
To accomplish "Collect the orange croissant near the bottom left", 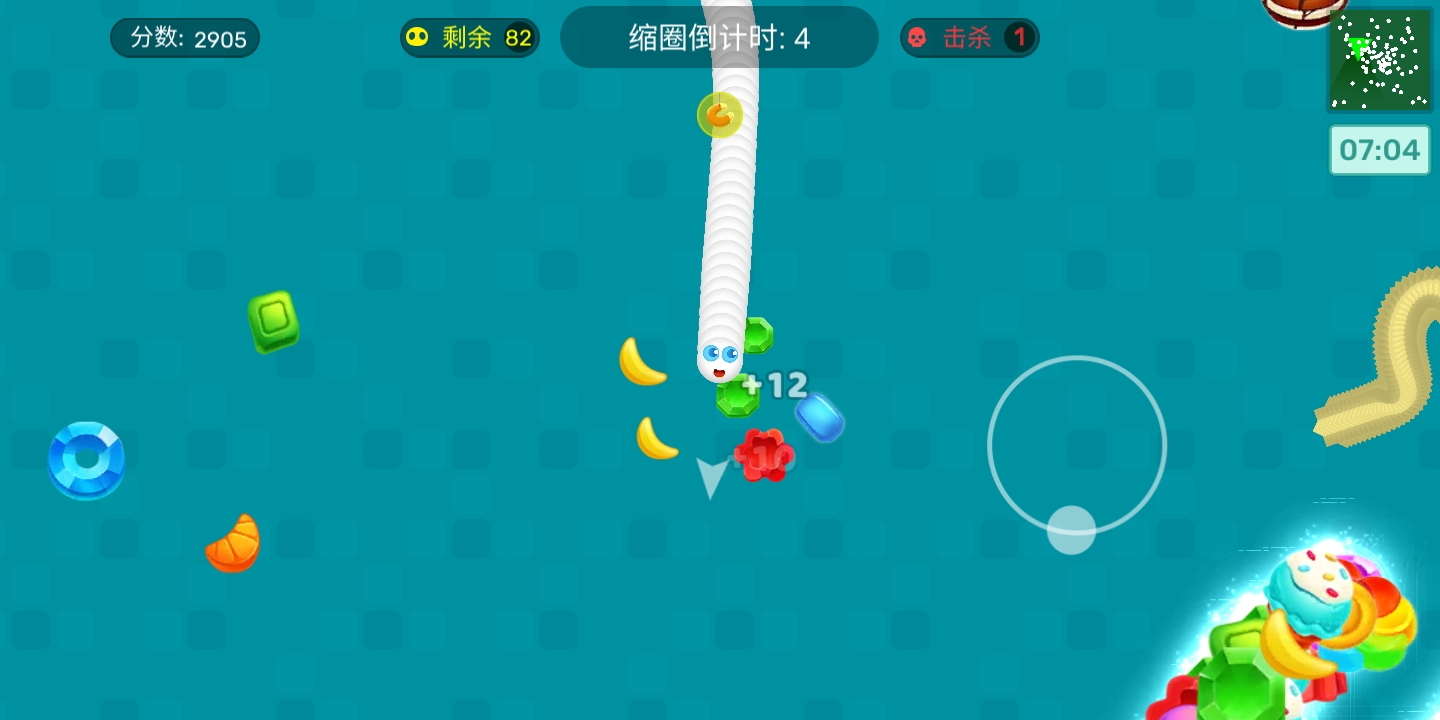I will point(232,543).
